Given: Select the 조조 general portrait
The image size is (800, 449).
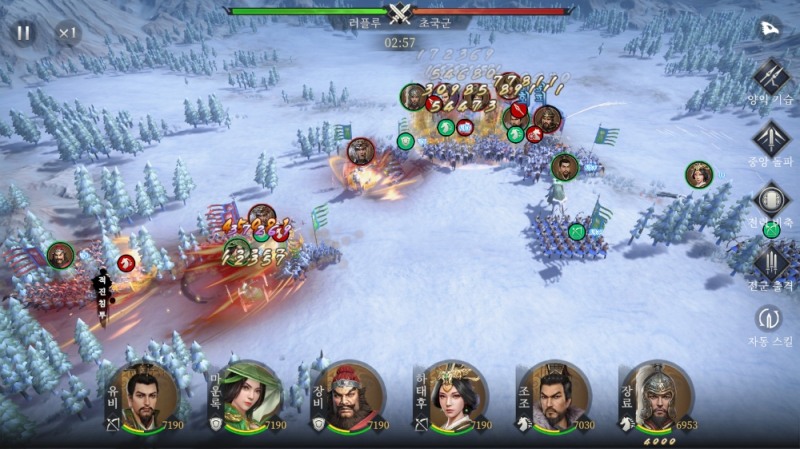Looking at the screenshot, I should point(553,397).
